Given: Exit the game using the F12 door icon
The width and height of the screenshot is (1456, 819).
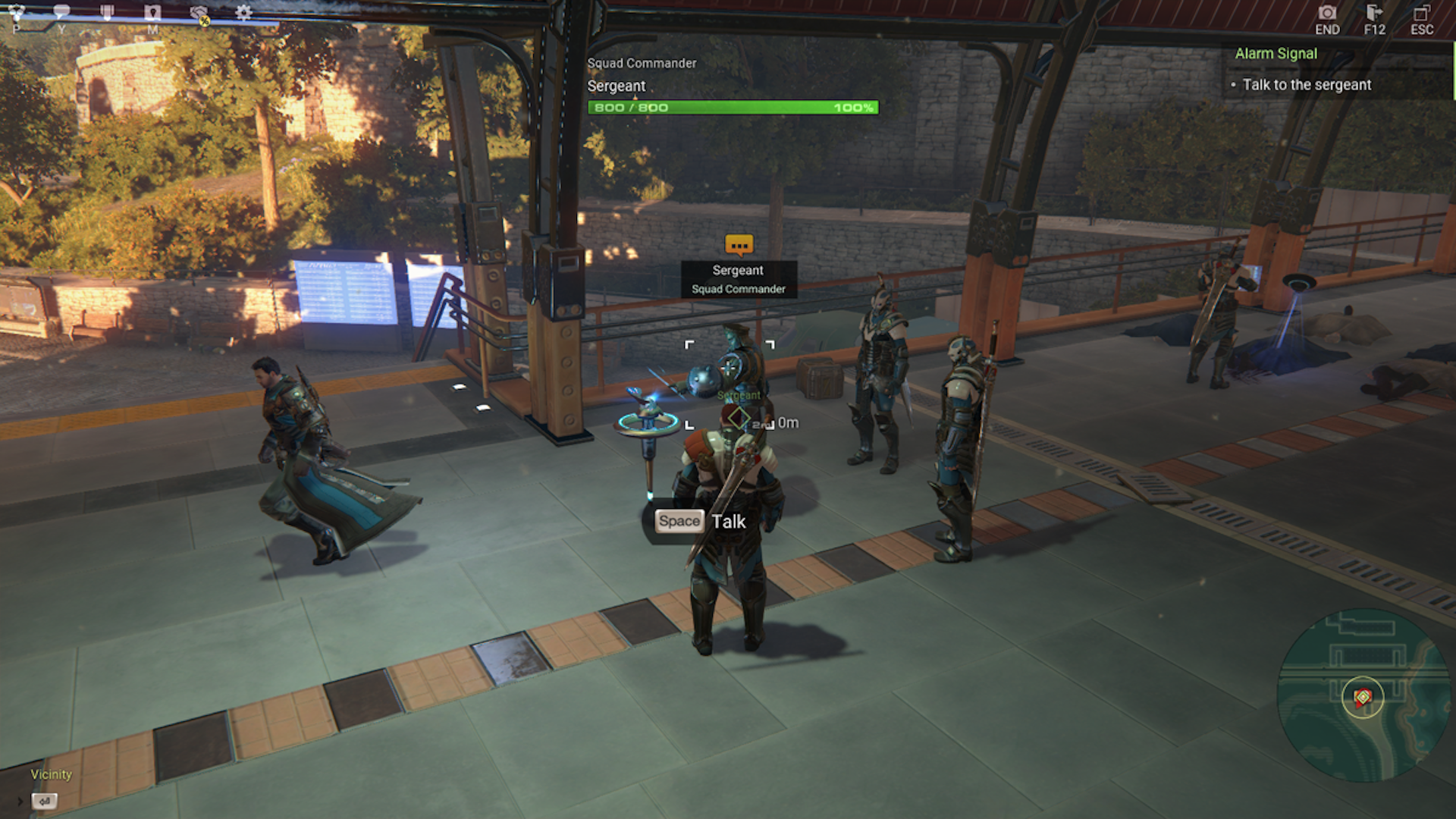Looking at the screenshot, I should 1374,13.
